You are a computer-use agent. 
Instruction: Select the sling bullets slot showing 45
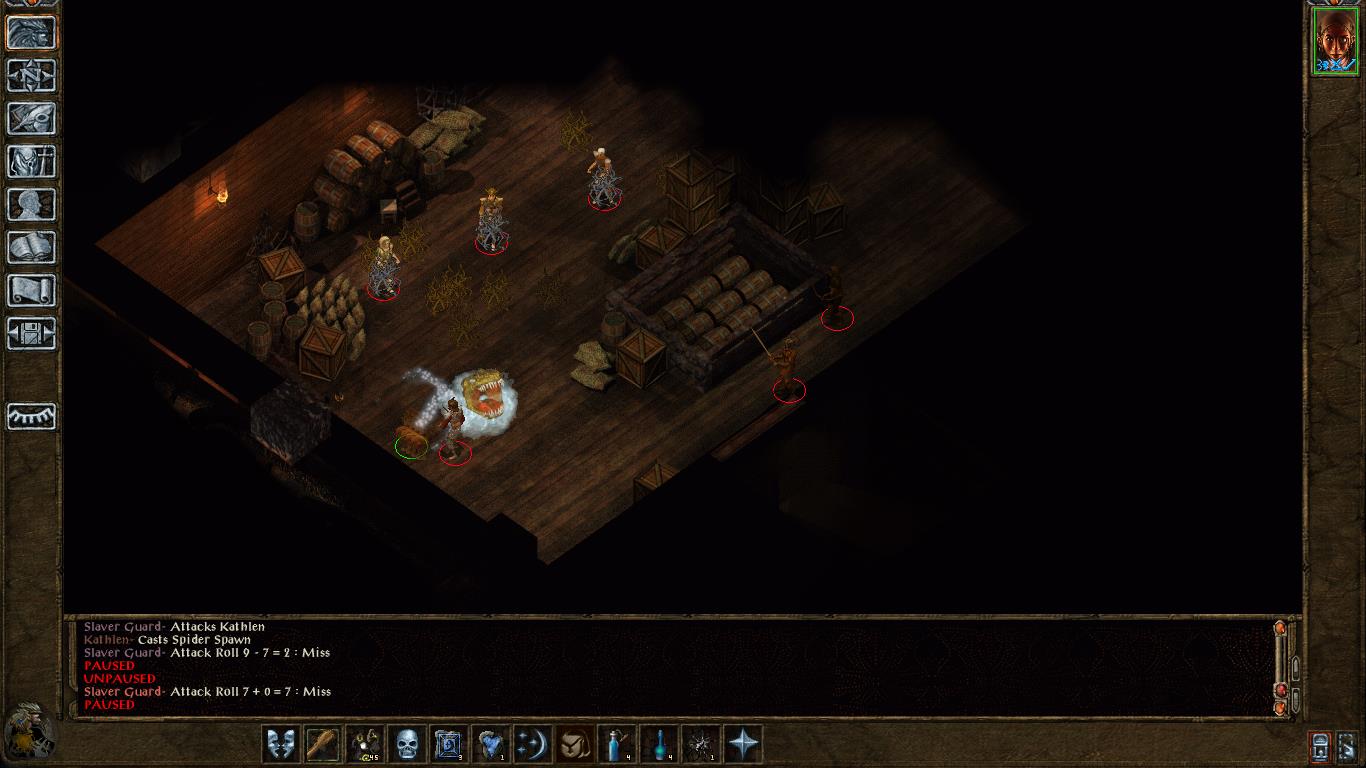(365, 744)
